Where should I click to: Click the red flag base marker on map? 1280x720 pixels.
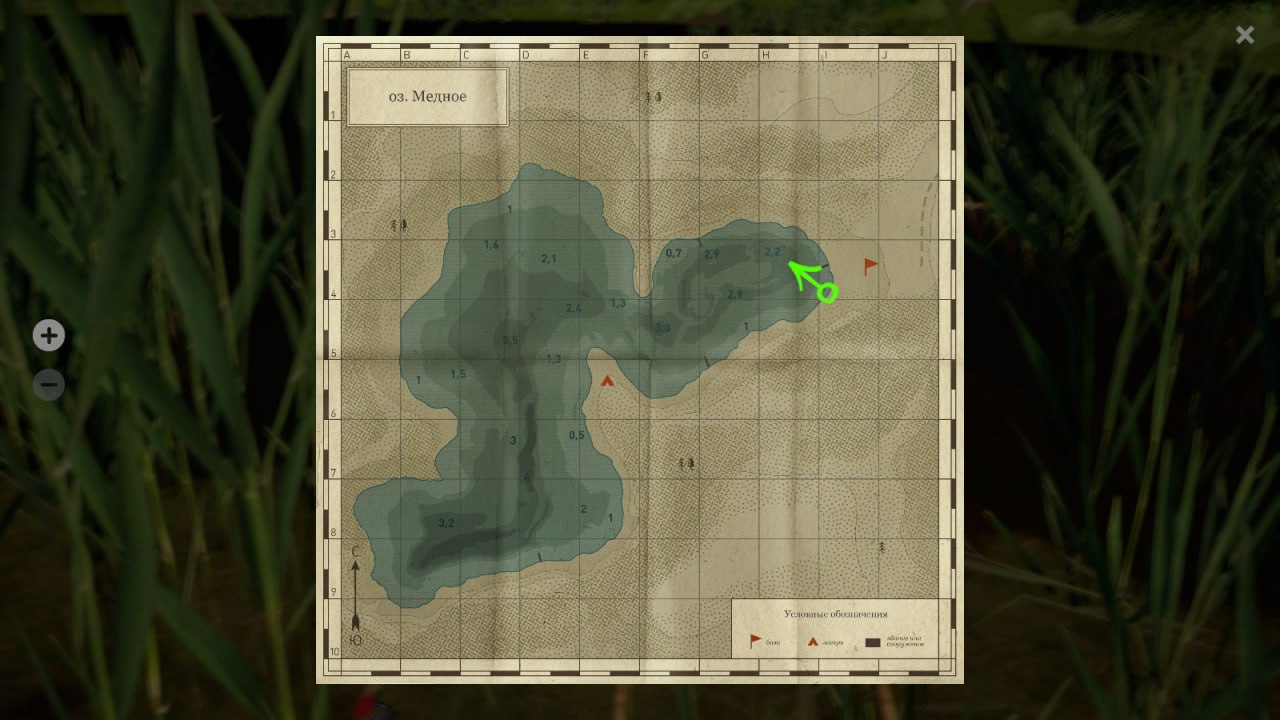[x=871, y=266]
